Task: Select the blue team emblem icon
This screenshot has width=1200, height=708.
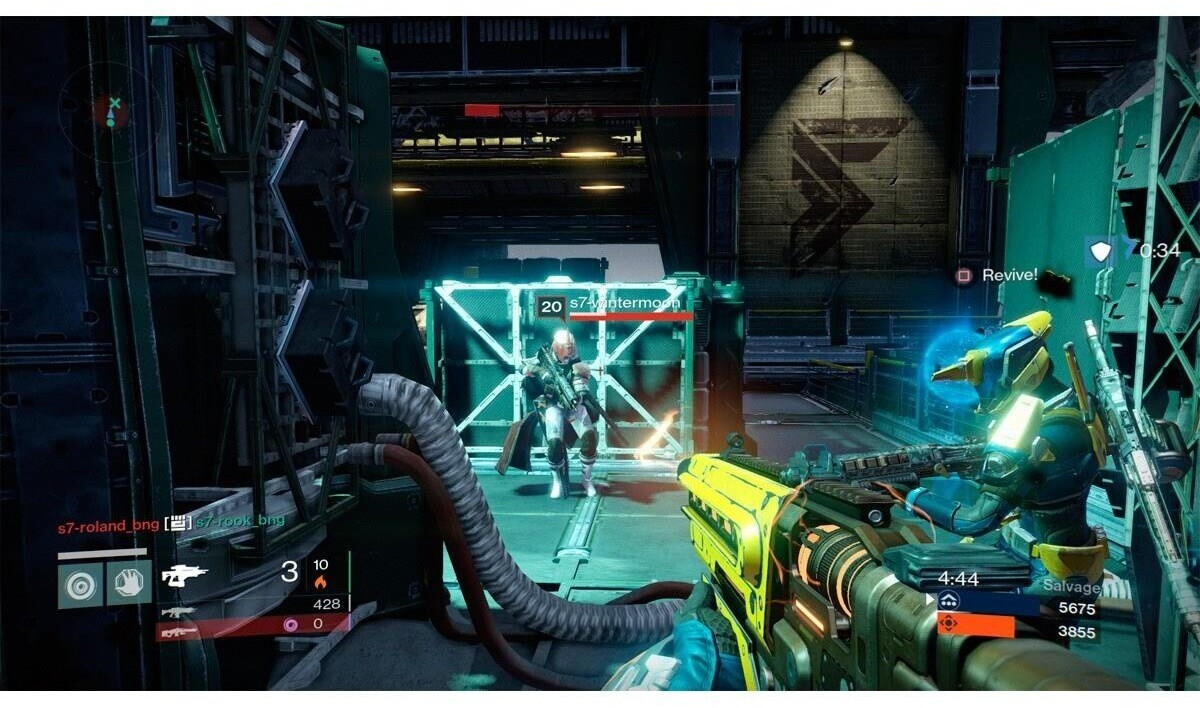Action: tap(948, 600)
